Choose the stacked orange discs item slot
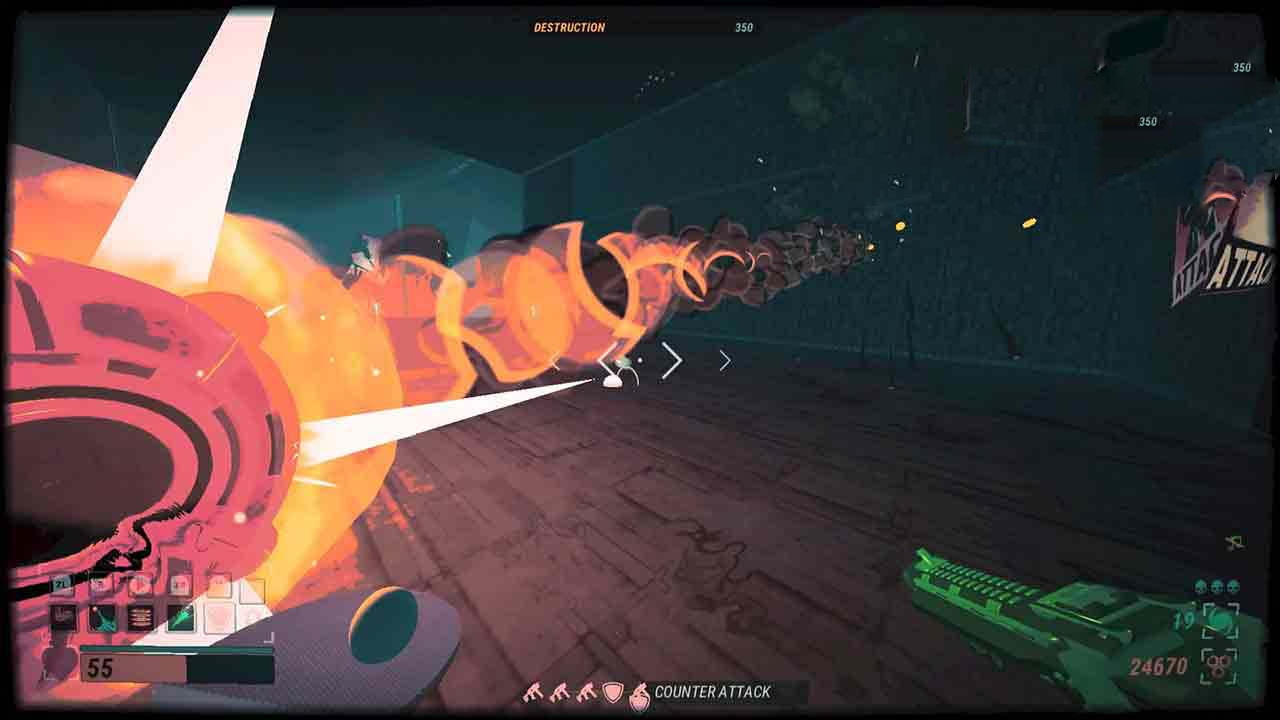Screen dimensions: 1280x720 coord(141,617)
